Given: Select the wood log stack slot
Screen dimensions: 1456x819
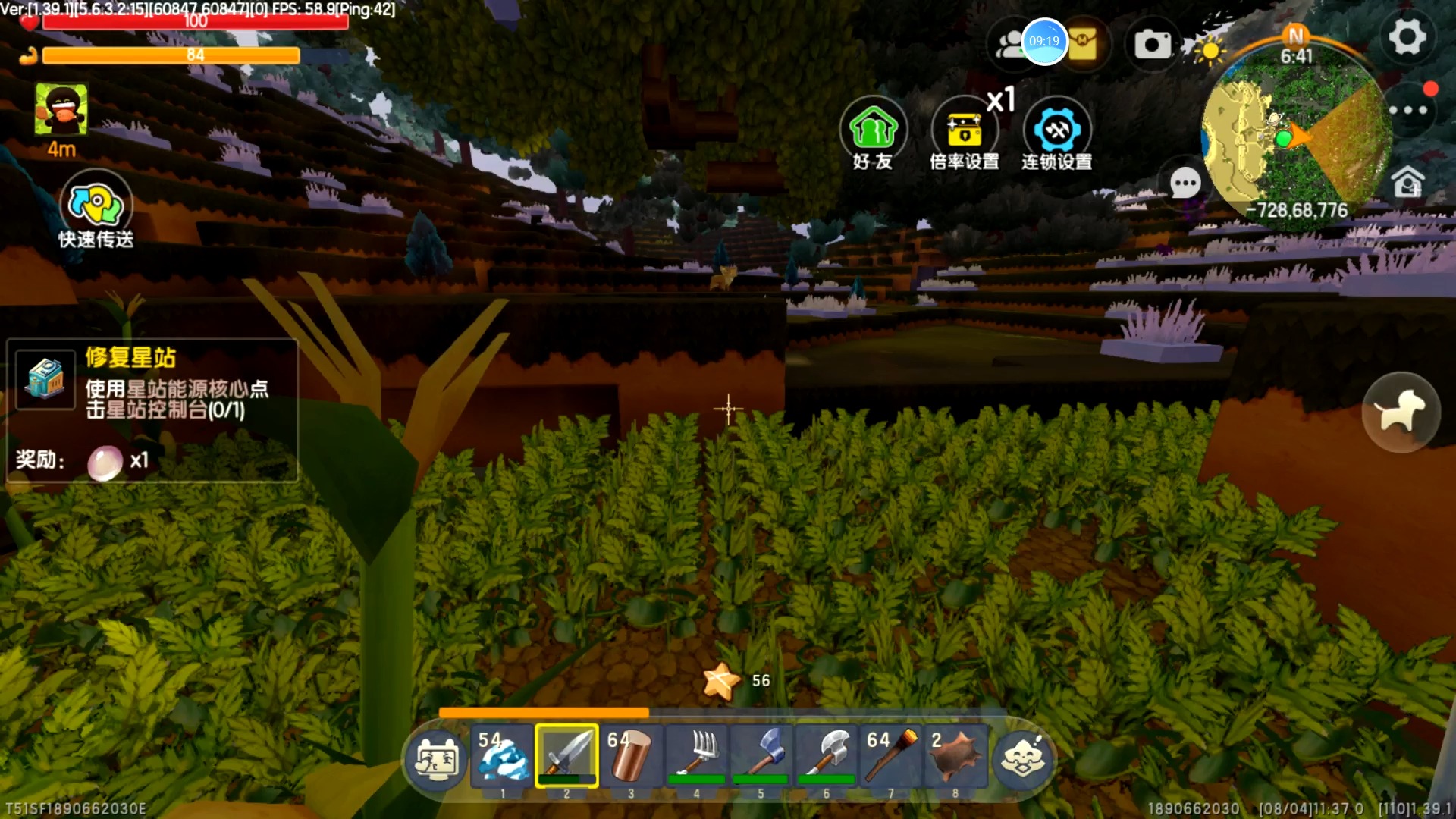Looking at the screenshot, I should click(631, 756).
